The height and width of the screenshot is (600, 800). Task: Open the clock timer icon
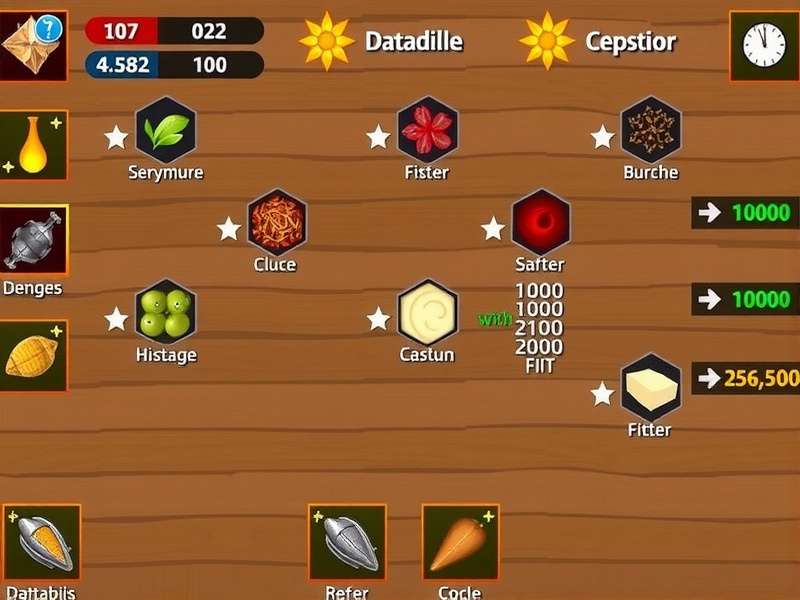[x=764, y=45]
